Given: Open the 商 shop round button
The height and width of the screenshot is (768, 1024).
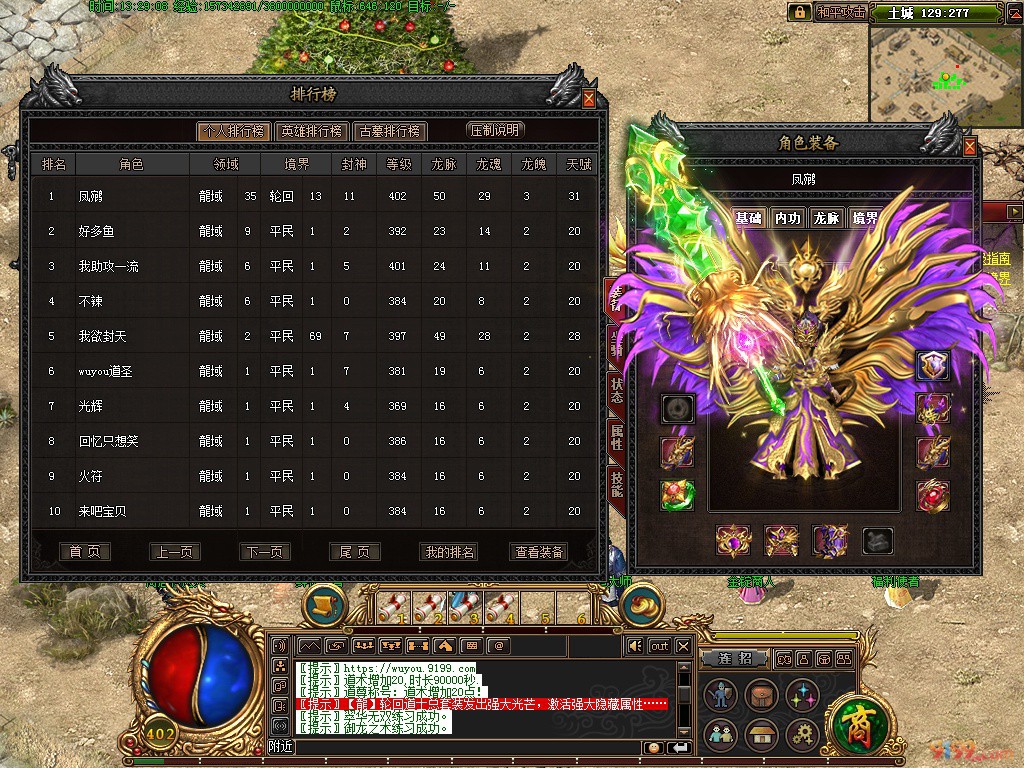Looking at the screenshot, I should (x=854, y=718).
